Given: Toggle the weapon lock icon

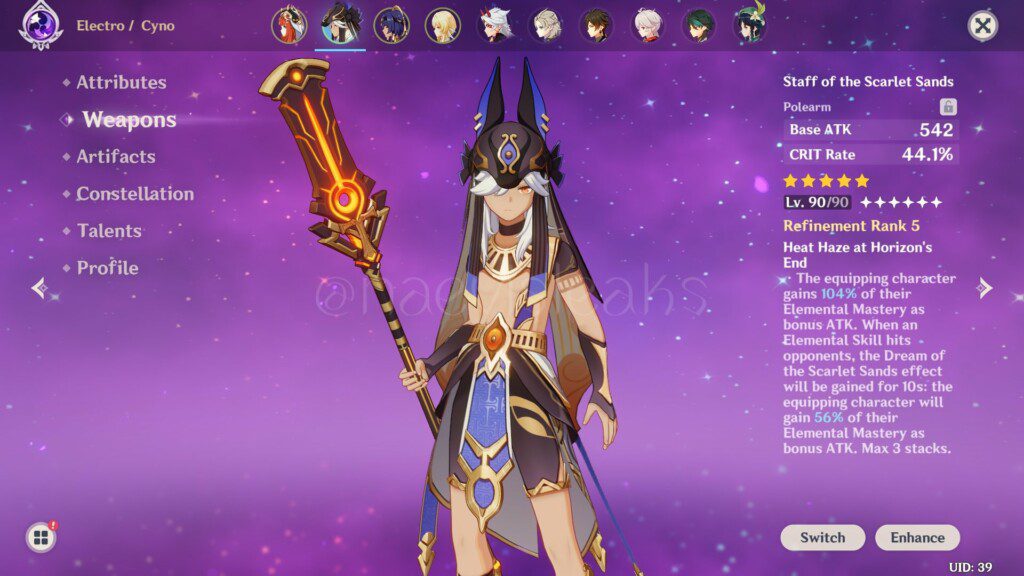Looking at the screenshot, I should (948, 107).
